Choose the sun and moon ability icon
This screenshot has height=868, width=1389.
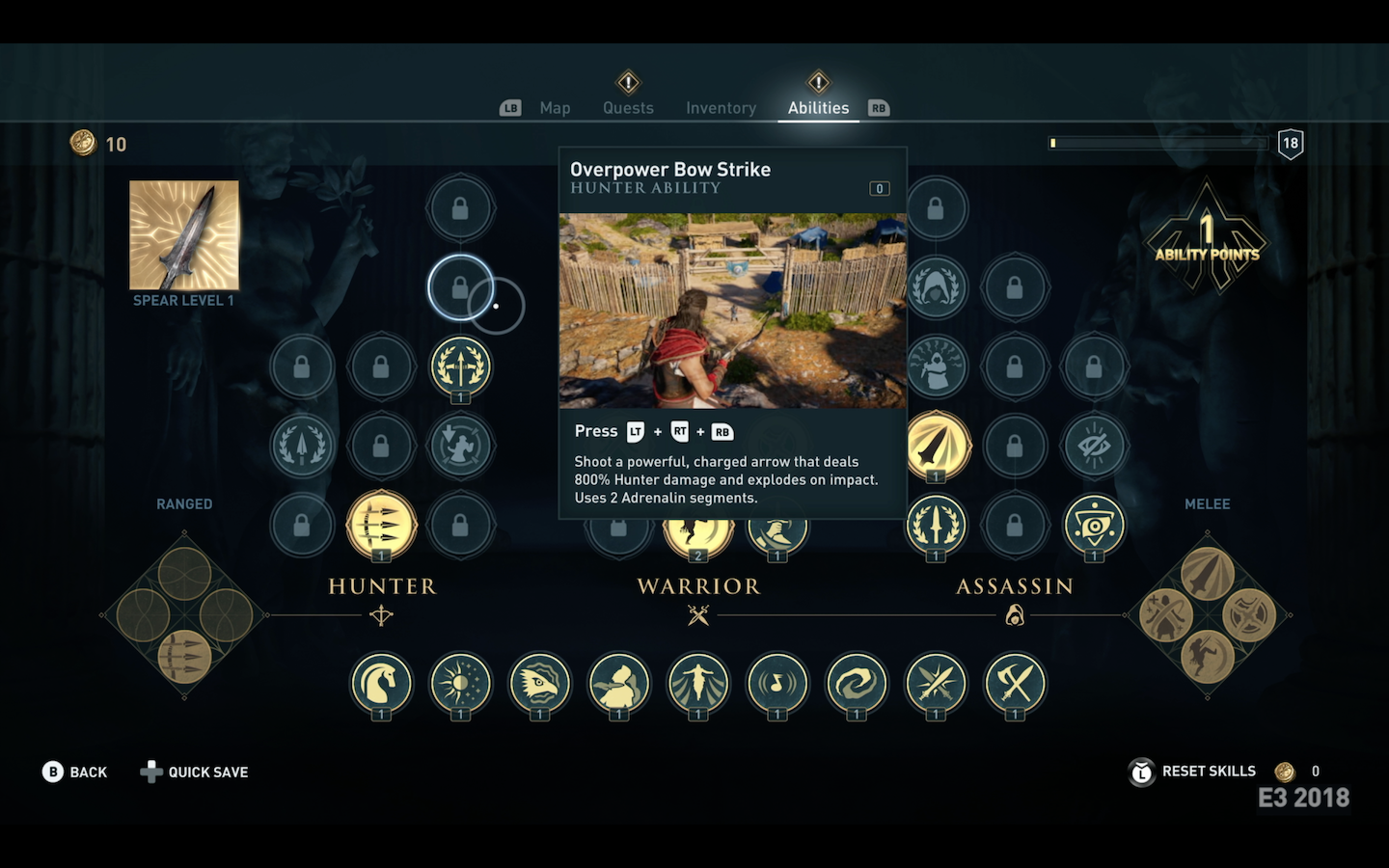pos(460,683)
